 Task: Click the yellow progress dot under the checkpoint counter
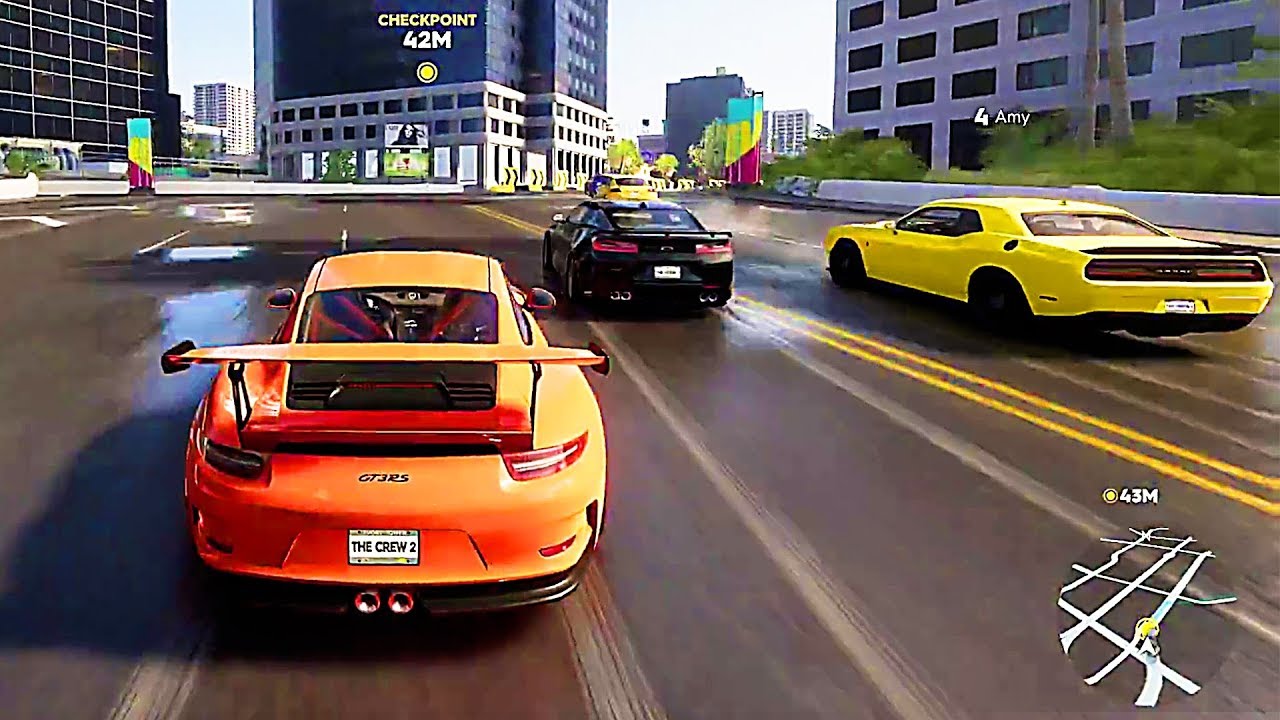425,71
